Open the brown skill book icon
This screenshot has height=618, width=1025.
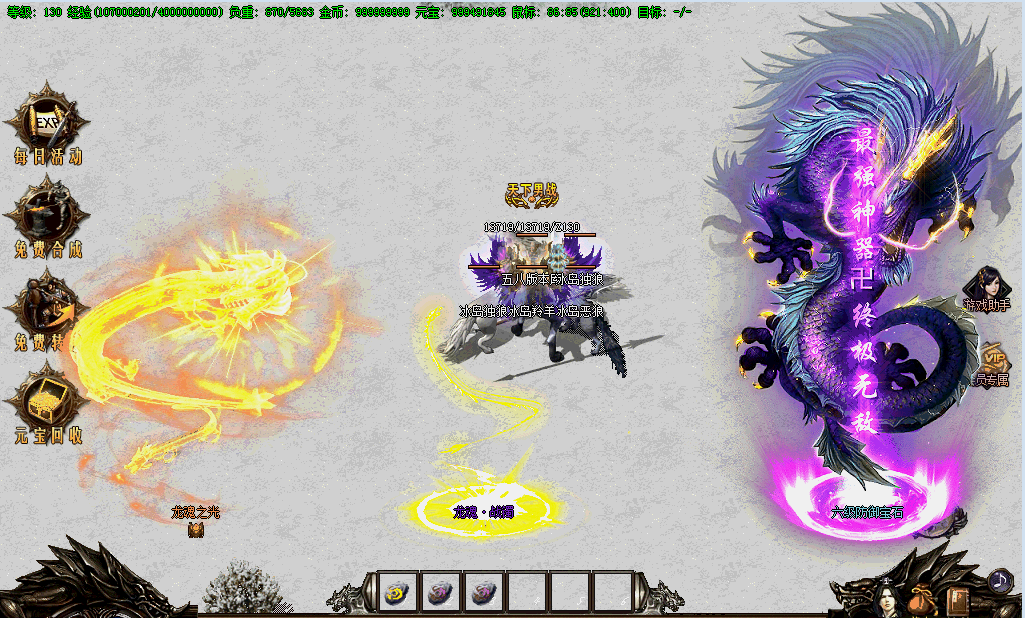pos(959,601)
